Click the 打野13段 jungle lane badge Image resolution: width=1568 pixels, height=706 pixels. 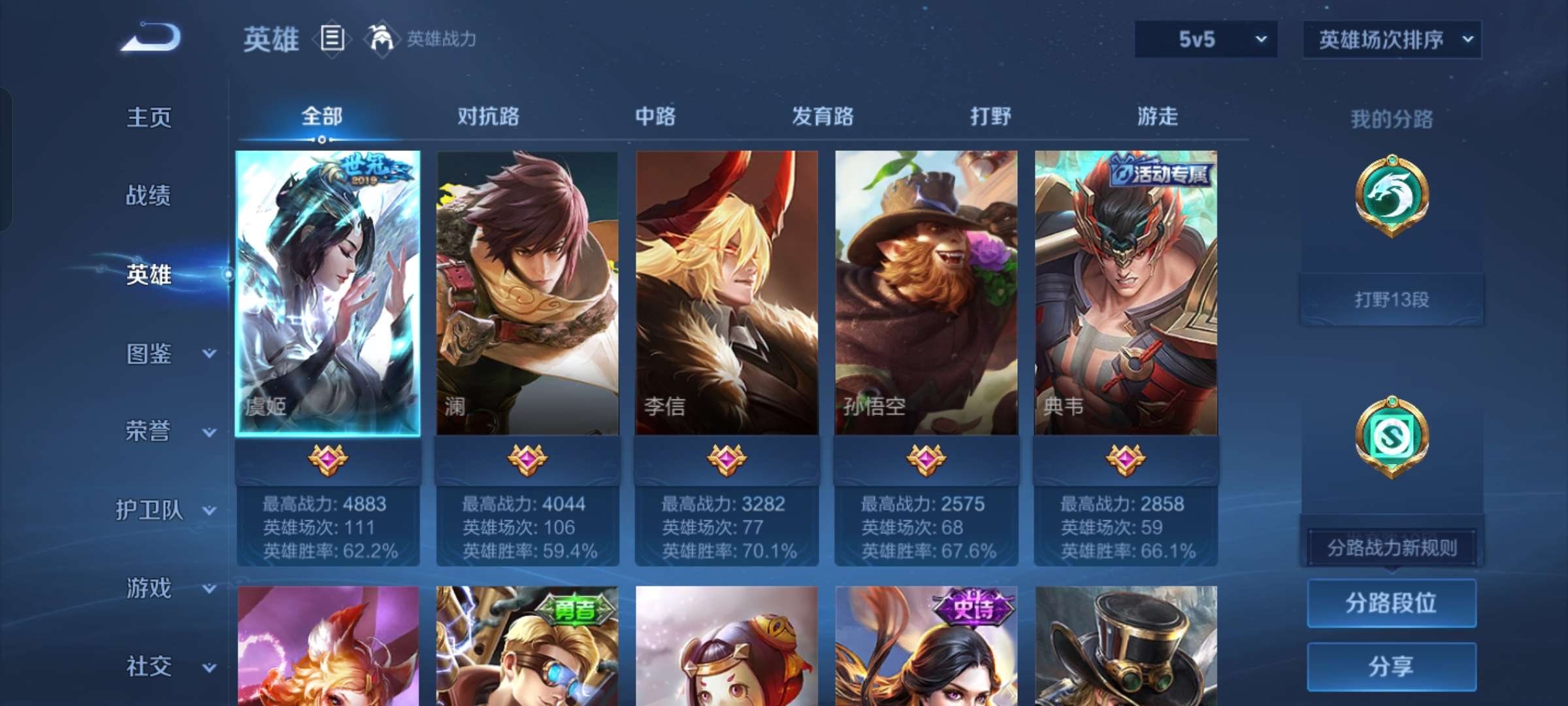point(1392,299)
